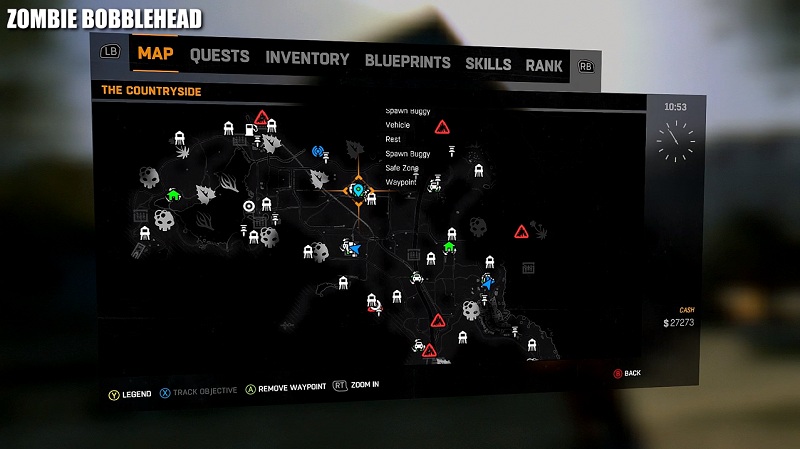The width and height of the screenshot is (800, 449).
Task: Open the Inventory tab
Action: 307,58
